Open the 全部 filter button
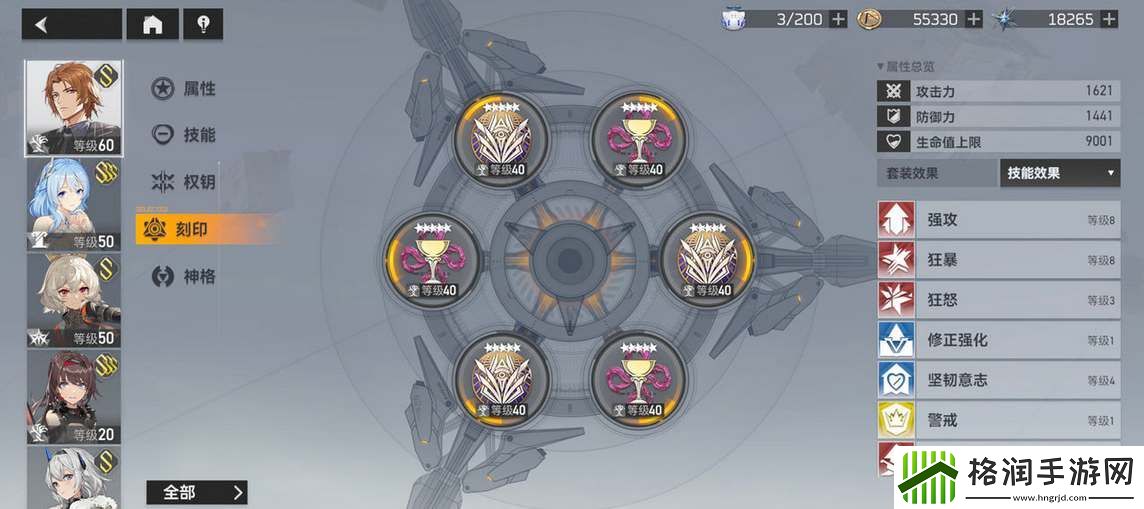Viewport: 1144px width, 509px height. (196, 492)
